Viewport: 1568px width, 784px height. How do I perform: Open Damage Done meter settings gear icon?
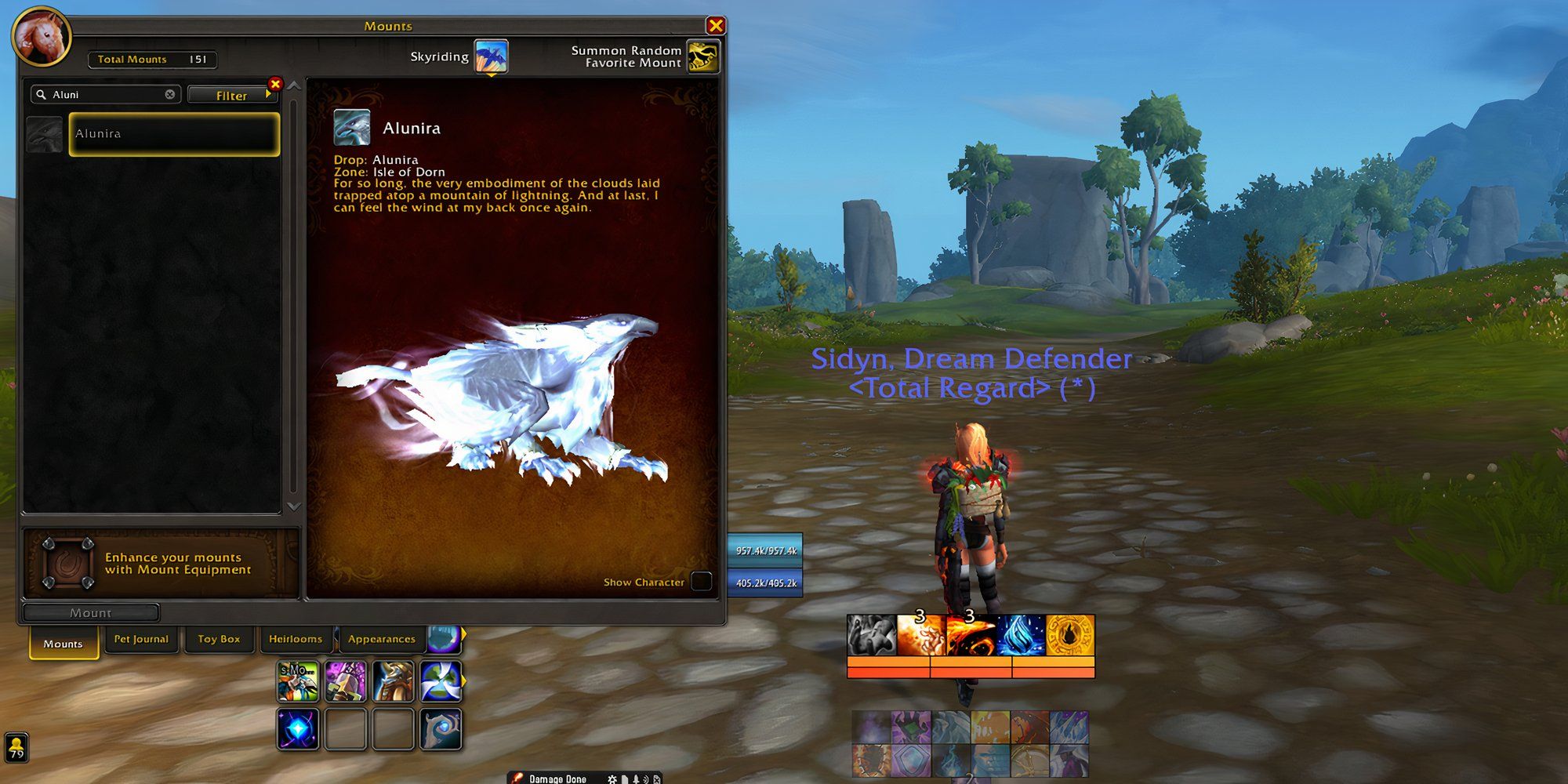coord(613,779)
